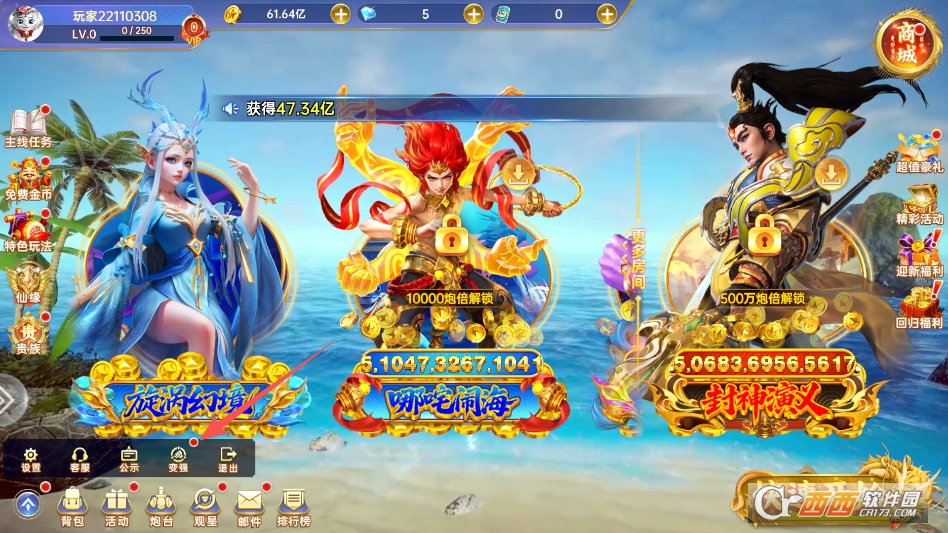Claim 免费金币 free coins

click(27, 178)
